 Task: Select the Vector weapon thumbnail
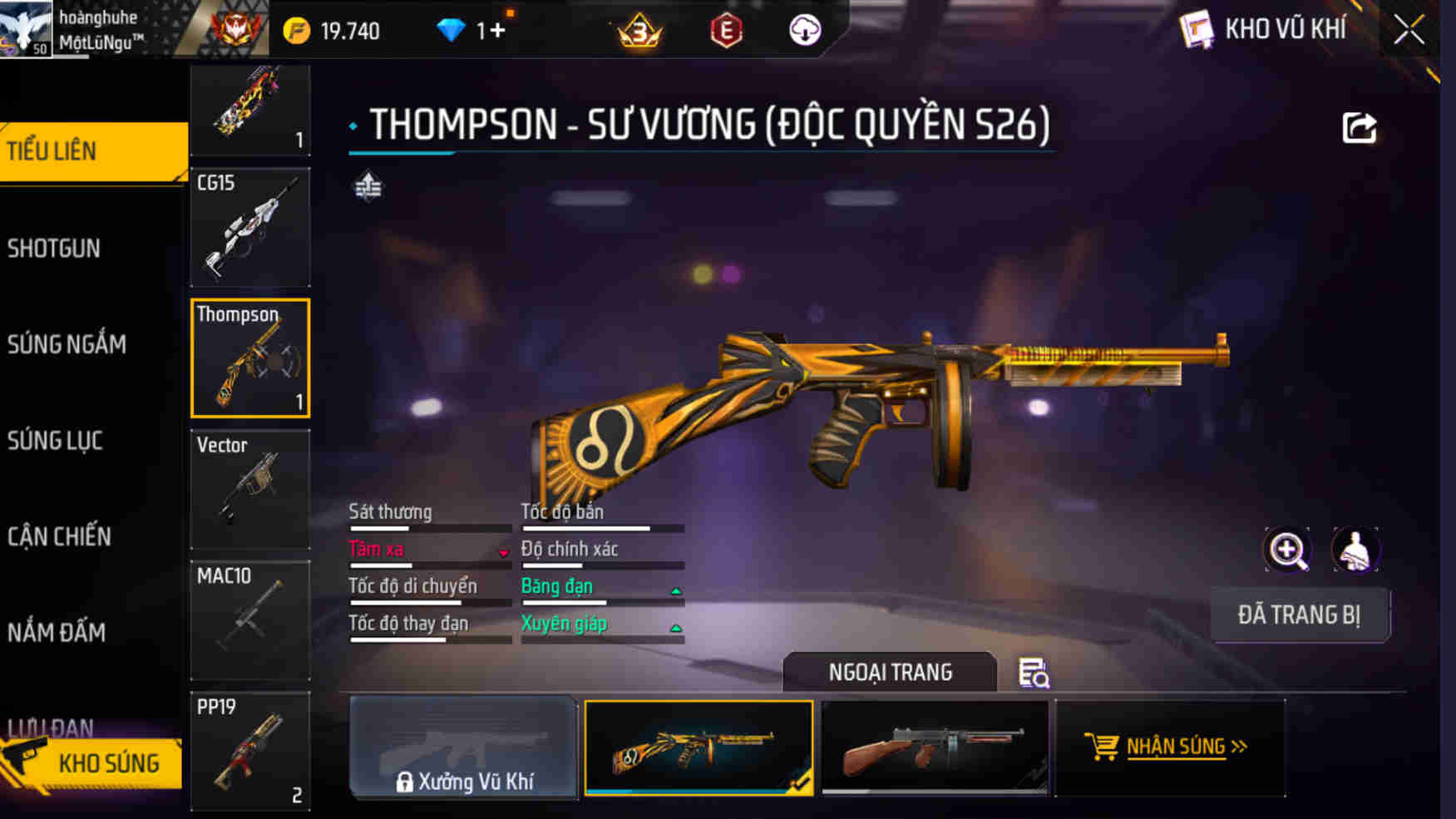[x=249, y=491]
